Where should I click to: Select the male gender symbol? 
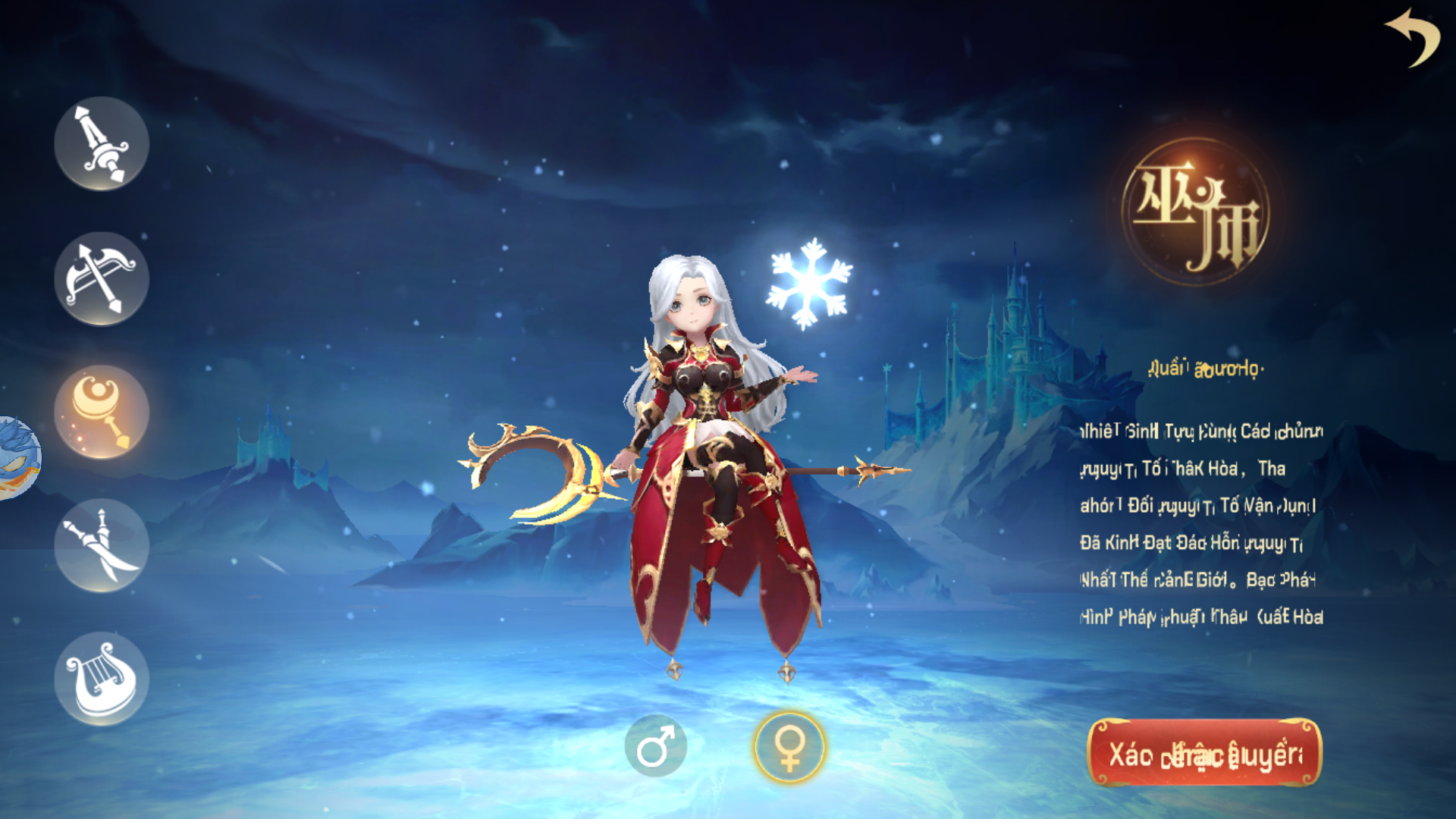658,746
